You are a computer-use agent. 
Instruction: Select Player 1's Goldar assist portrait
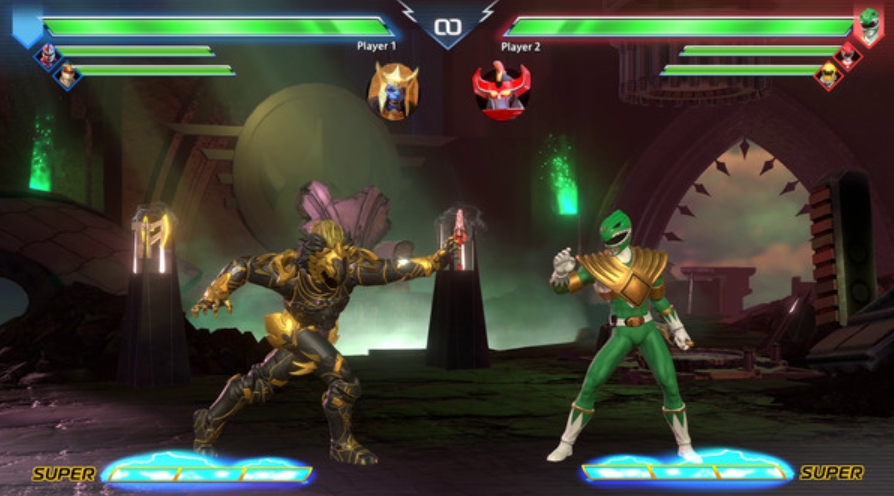point(393,91)
